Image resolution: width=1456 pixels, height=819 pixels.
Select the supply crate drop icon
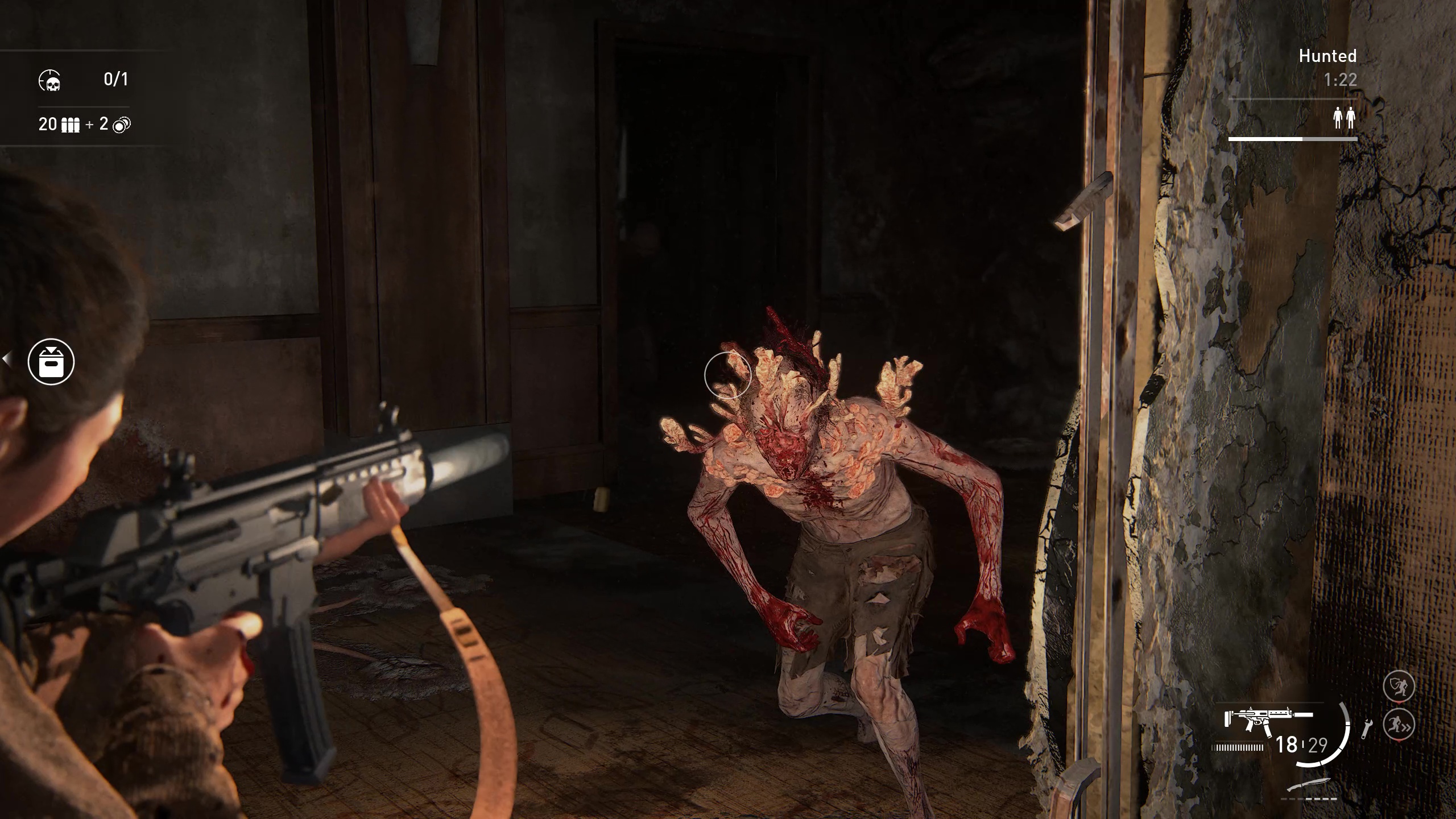51,362
